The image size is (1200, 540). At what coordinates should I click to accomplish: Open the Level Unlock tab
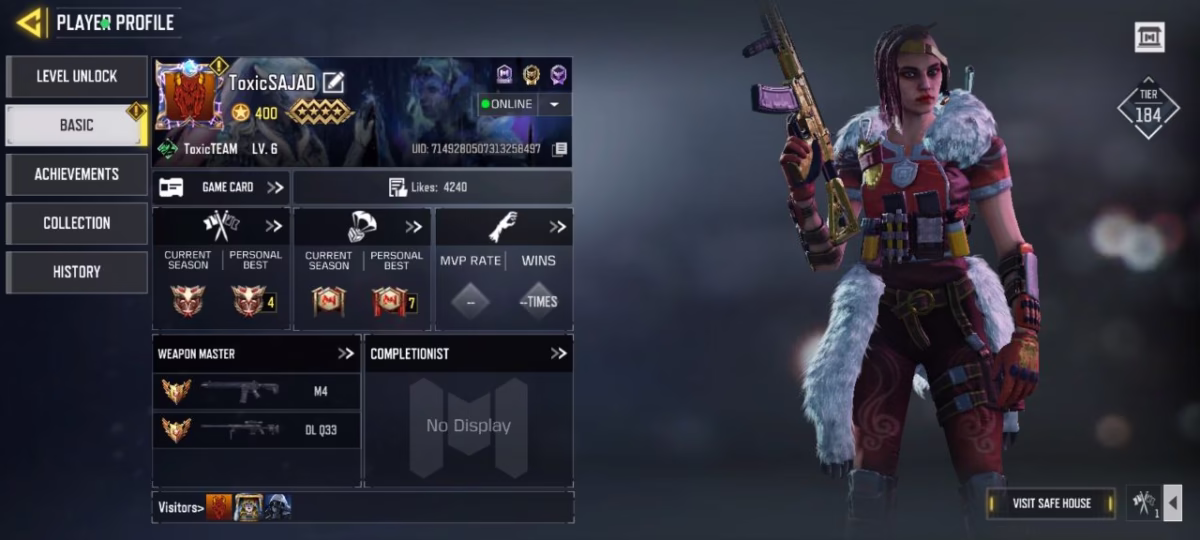point(77,76)
